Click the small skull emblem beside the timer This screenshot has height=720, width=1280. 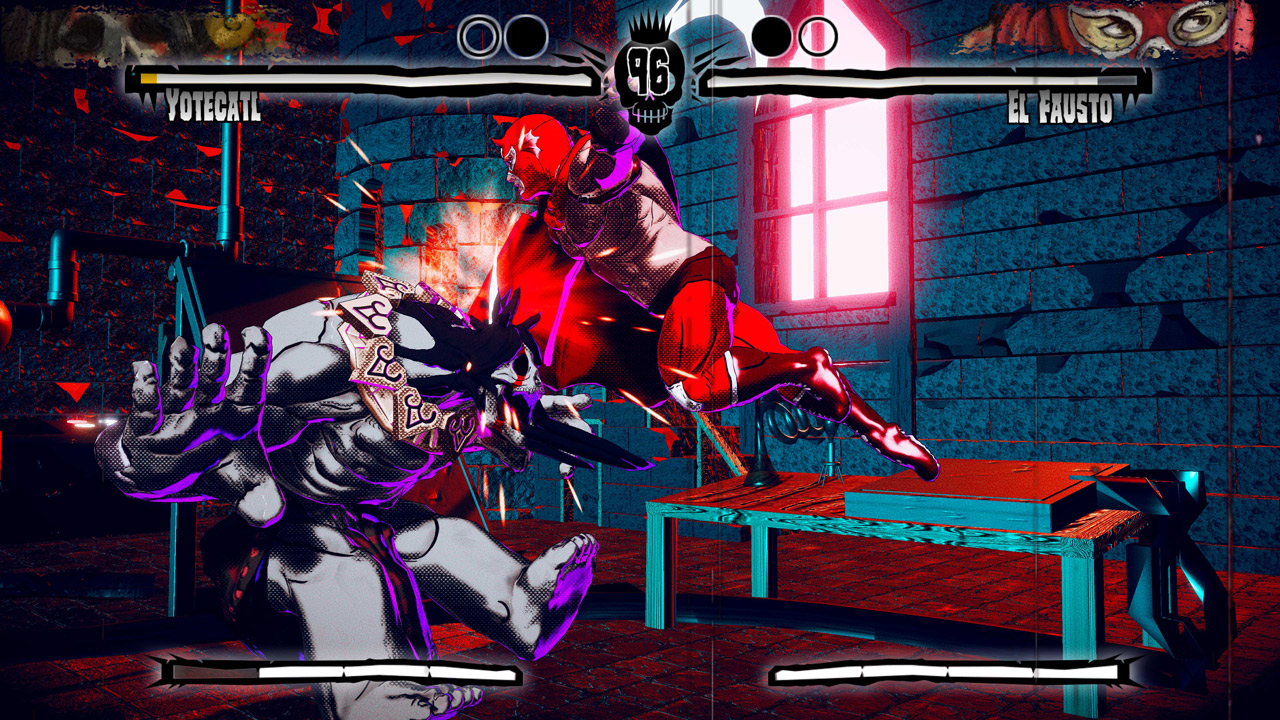648,113
